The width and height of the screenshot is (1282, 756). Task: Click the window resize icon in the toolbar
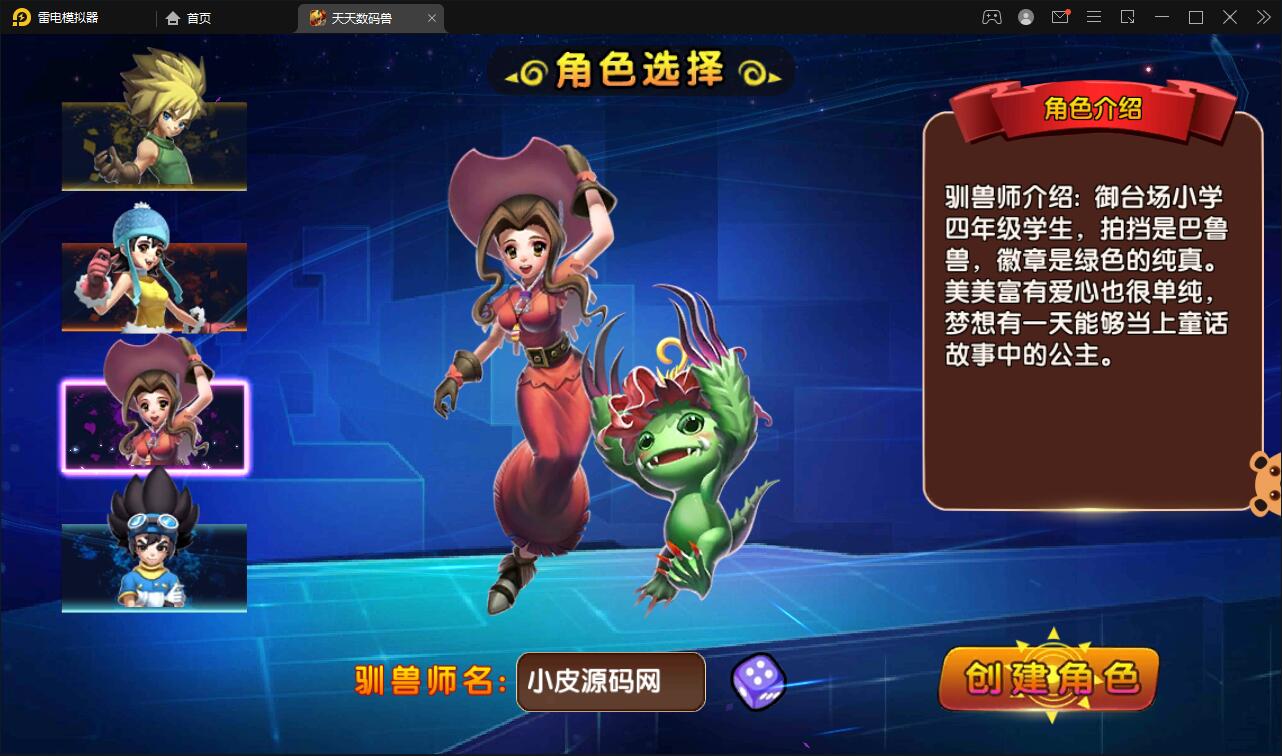tap(1128, 17)
